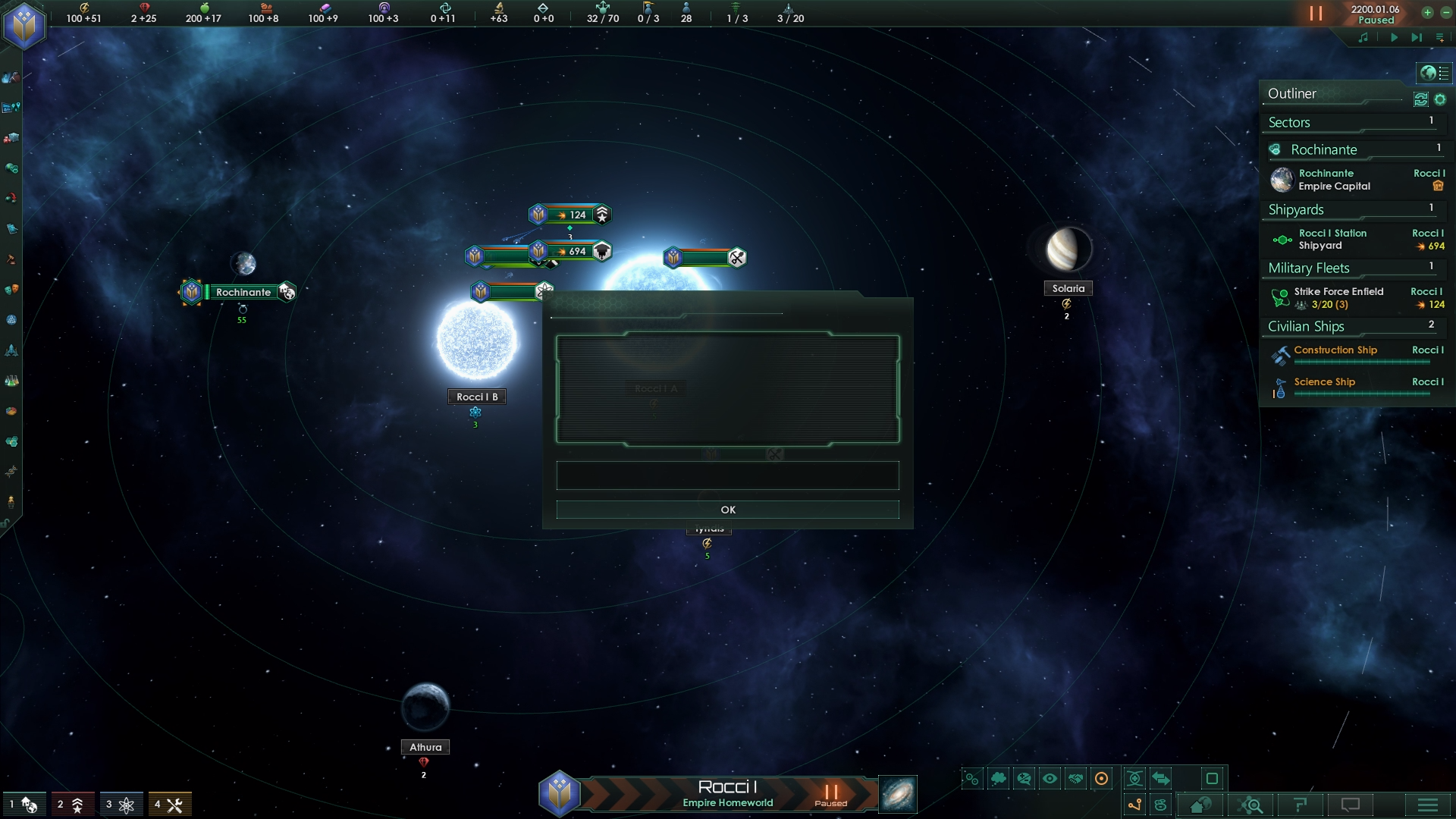Screen dimensions: 1456x819
Task: Select control group 1 homeworld button
Action: (x=24, y=805)
